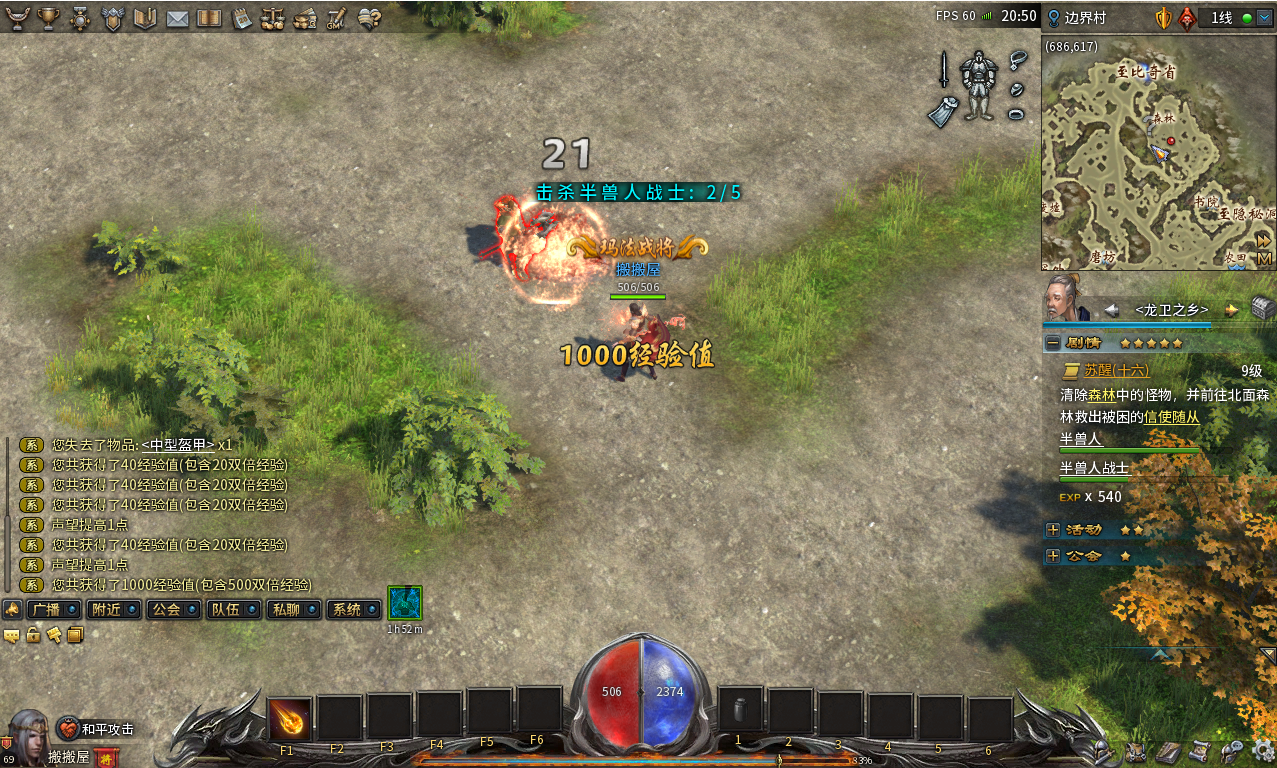Open the full map with M button

point(1264,259)
